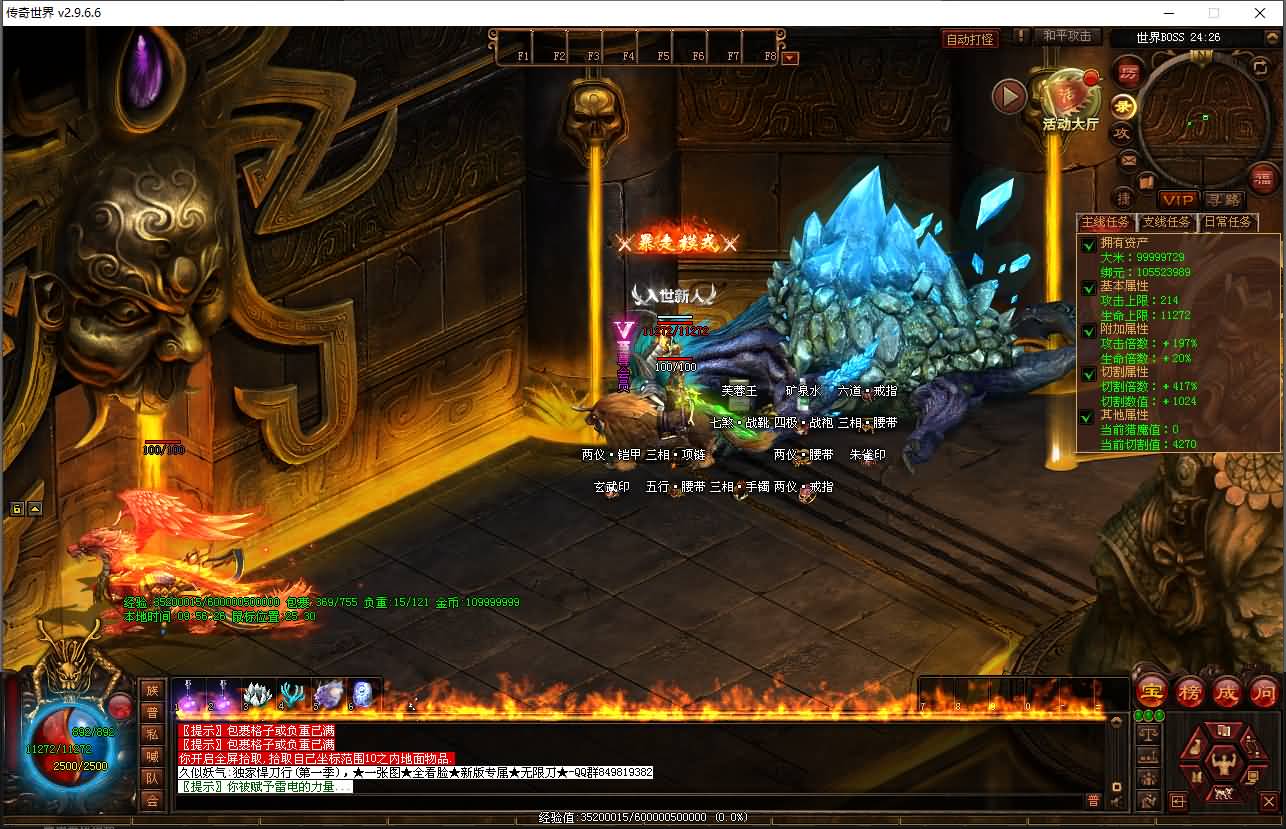This screenshot has width=1286, height=829.
Task: Use the teal antler item in slot 4
Action: pyautogui.click(x=292, y=694)
